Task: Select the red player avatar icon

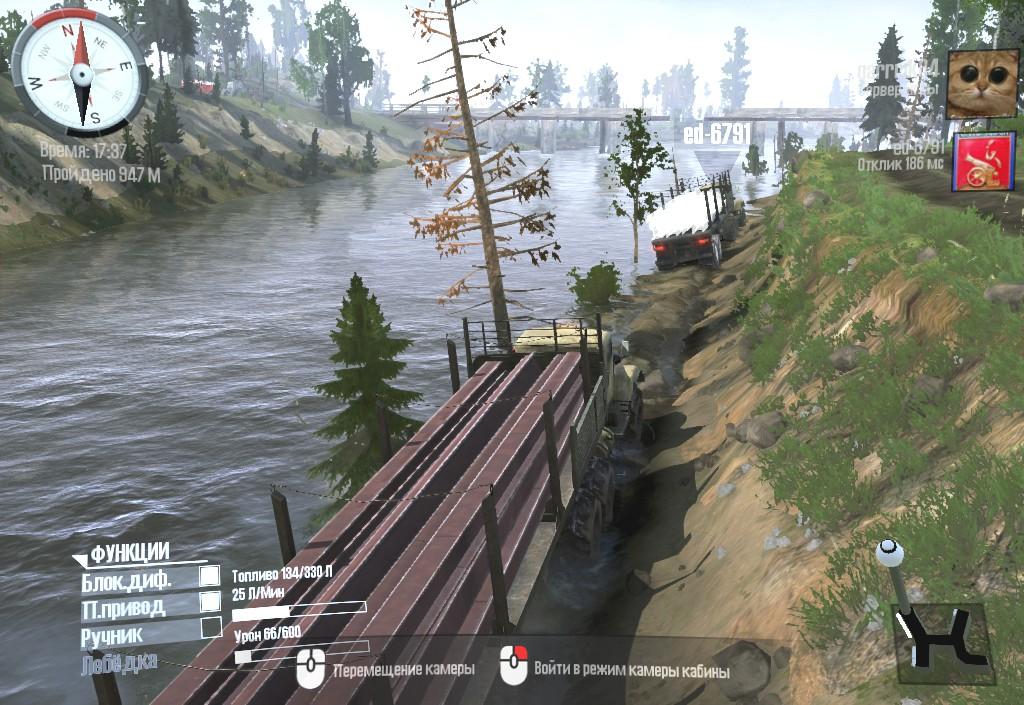Action: pos(977,162)
